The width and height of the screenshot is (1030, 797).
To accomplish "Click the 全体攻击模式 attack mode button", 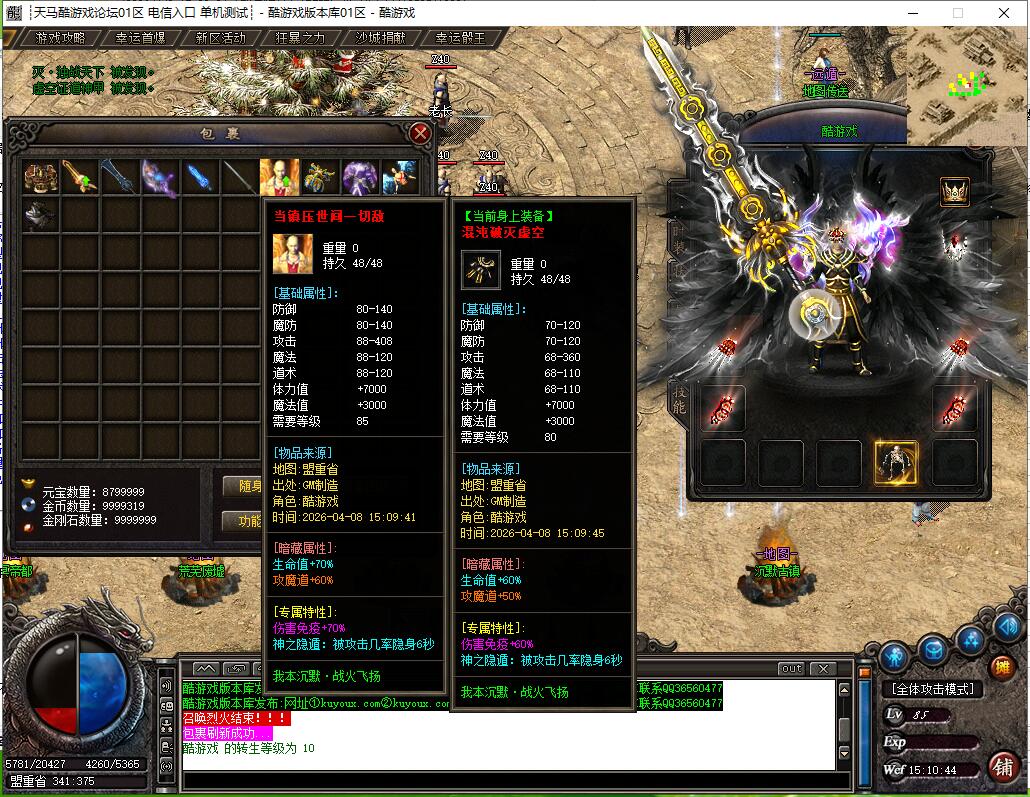I will [932, 689].
